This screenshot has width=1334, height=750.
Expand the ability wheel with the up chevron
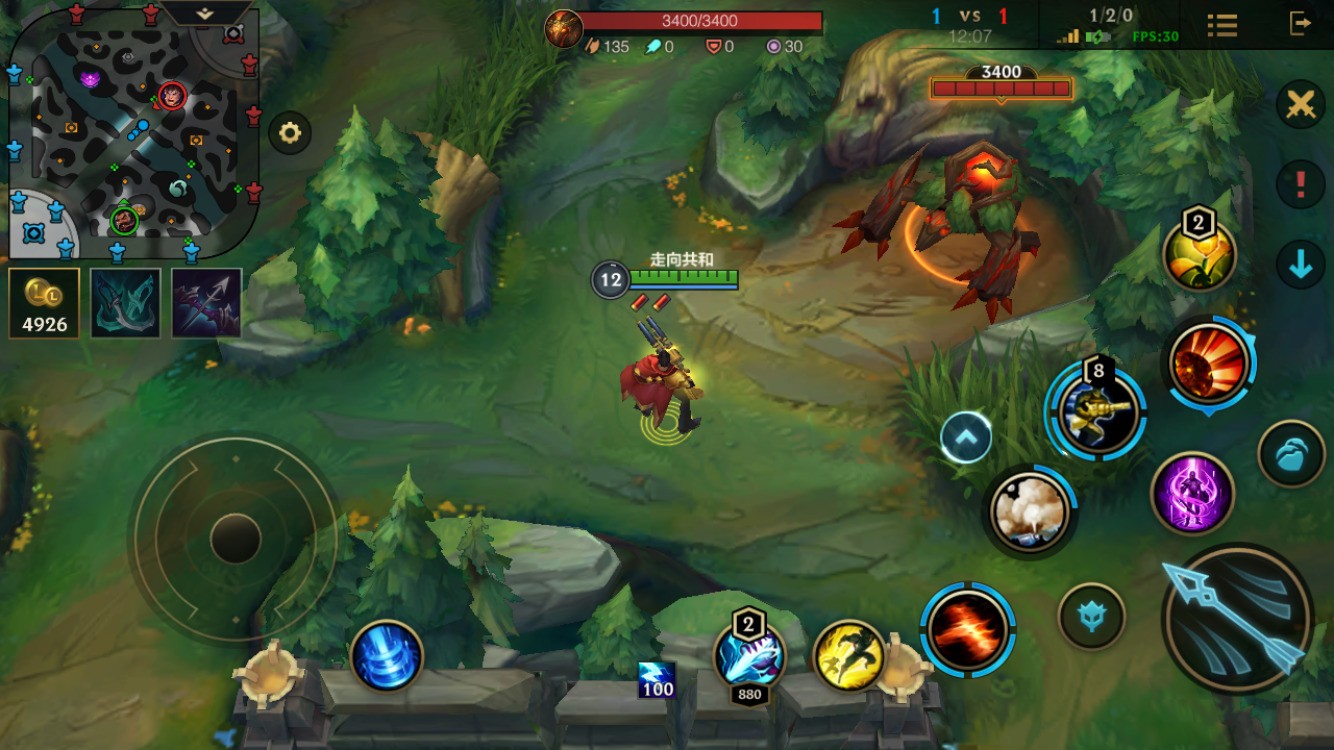(x=965, y=437)
